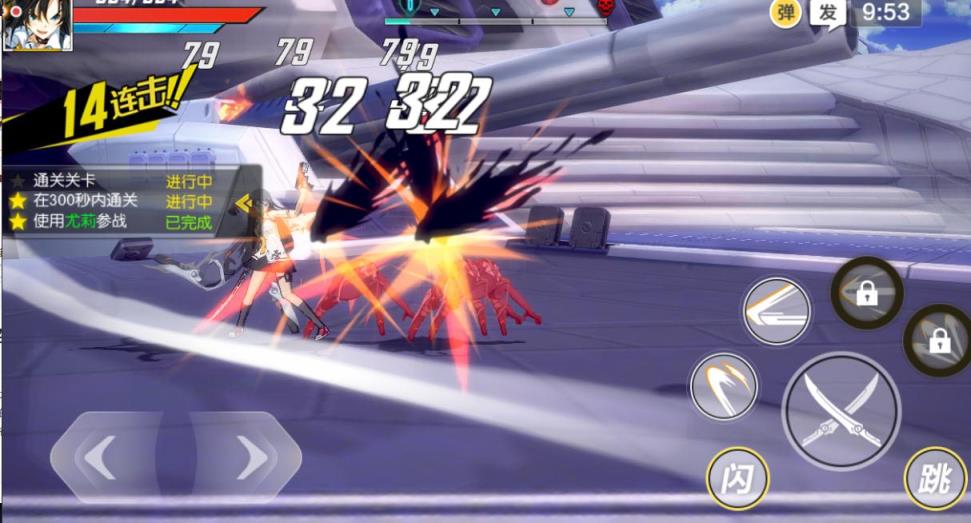
Task: Move left with the left arrow
Action: (x=100, y=458)
